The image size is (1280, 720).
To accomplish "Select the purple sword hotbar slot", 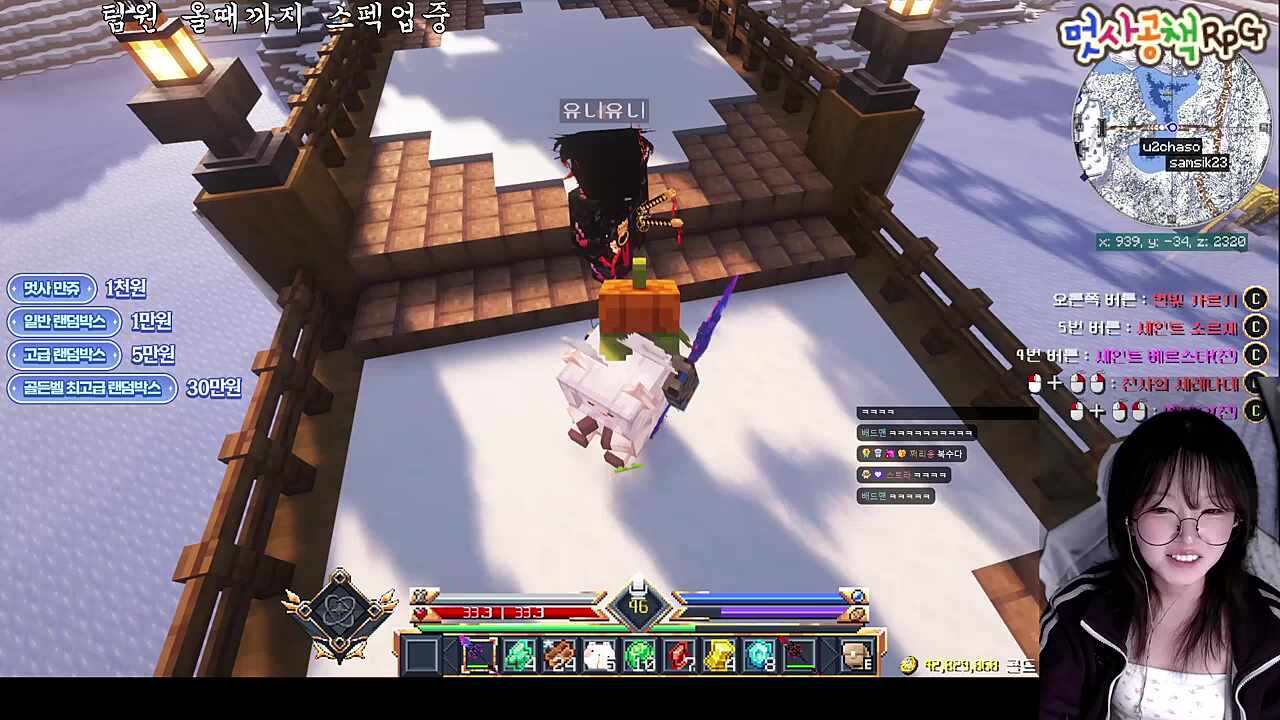I will point(478,655).
